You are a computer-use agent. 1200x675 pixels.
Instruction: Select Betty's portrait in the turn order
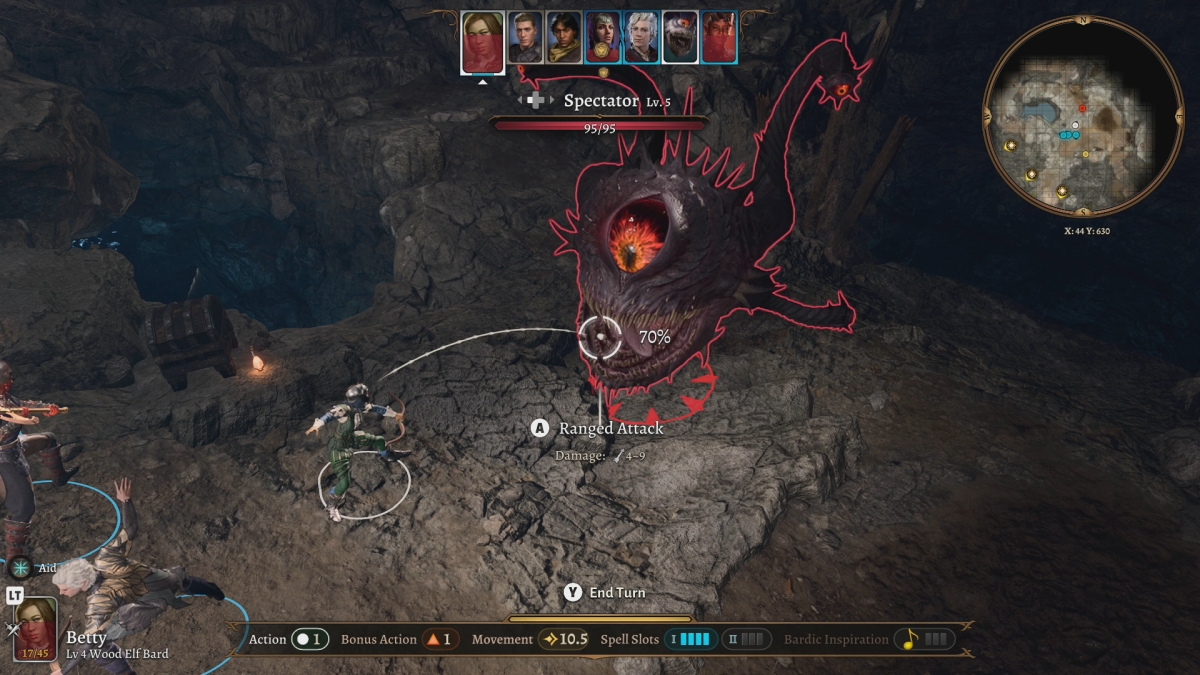tap(482, 42)
